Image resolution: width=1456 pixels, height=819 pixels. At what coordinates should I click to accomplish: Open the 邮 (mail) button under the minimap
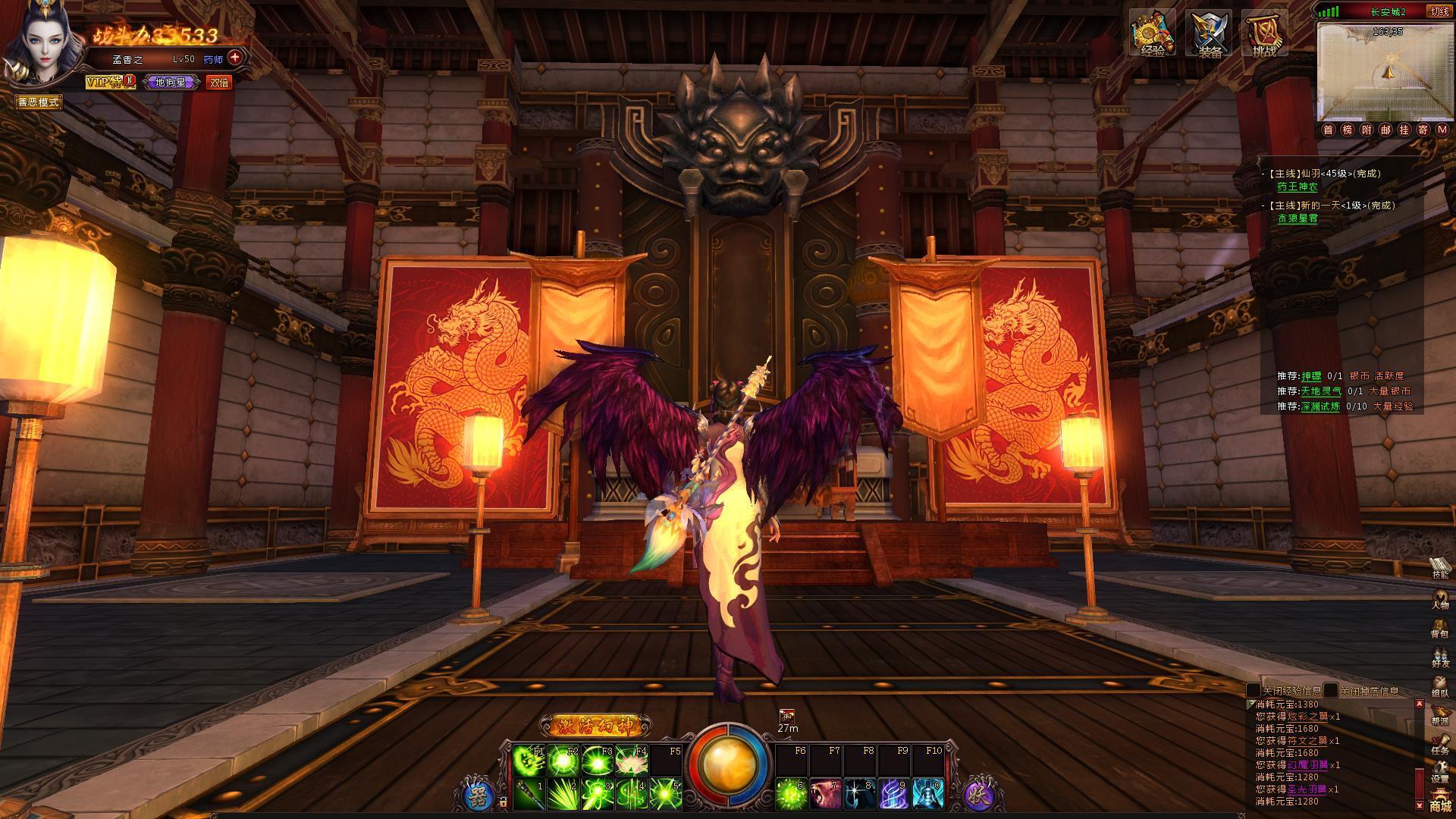1385,130
